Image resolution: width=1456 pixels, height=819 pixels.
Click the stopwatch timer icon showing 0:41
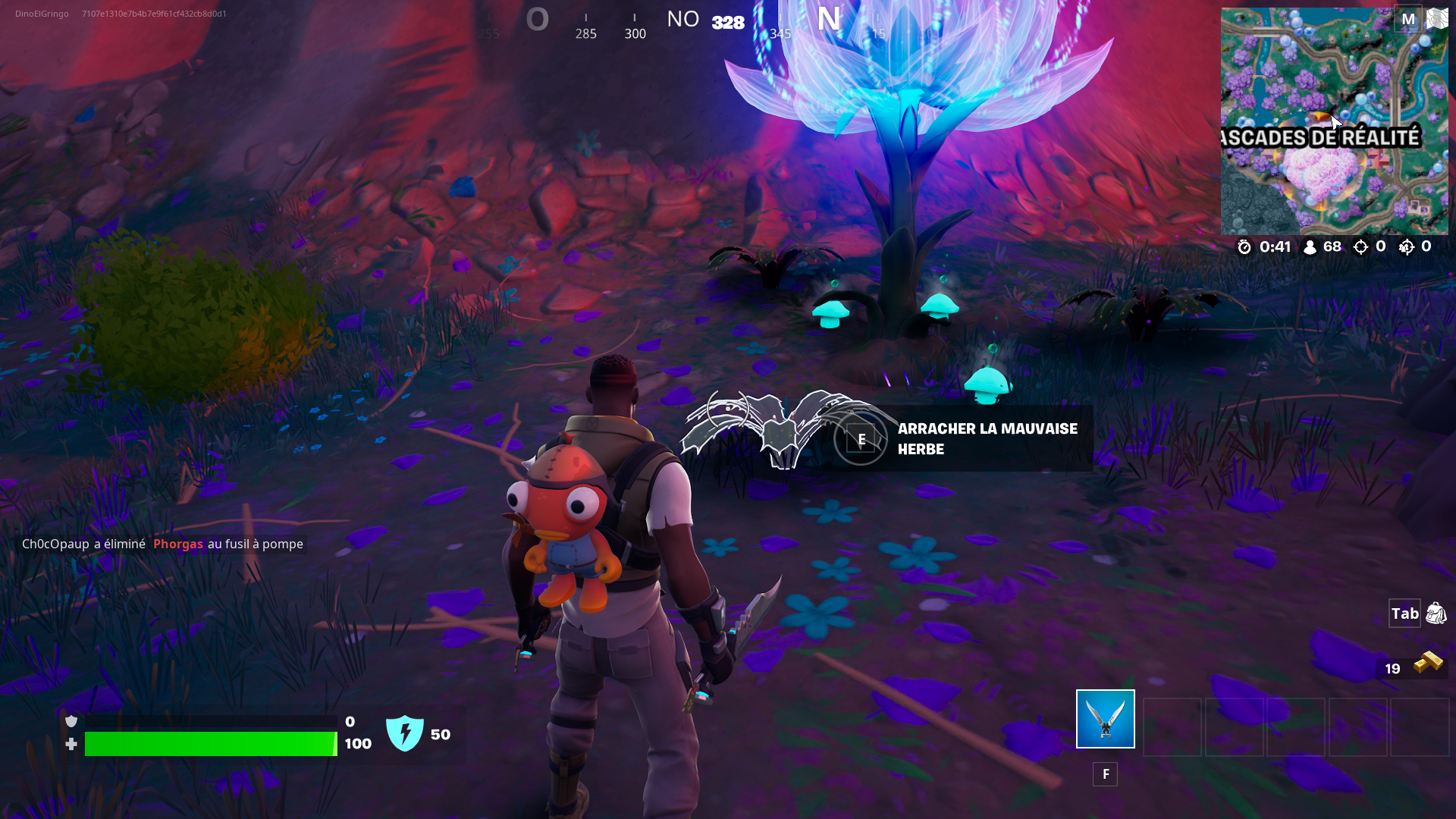point(1244,246)
